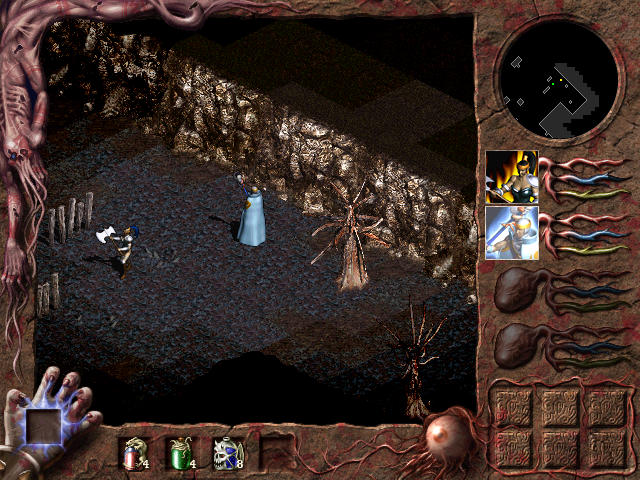Screen dimensions: 640x480
Task: Select the fire warrior party portrait
Action: (x=511, y=177)
